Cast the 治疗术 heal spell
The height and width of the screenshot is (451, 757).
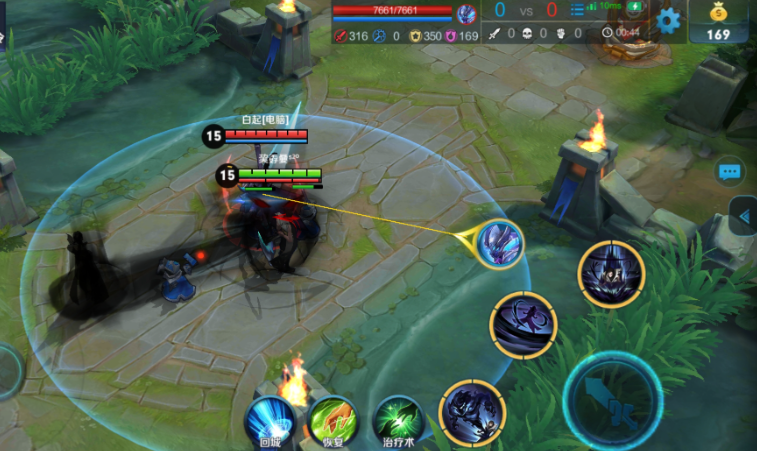click(397, 419)
